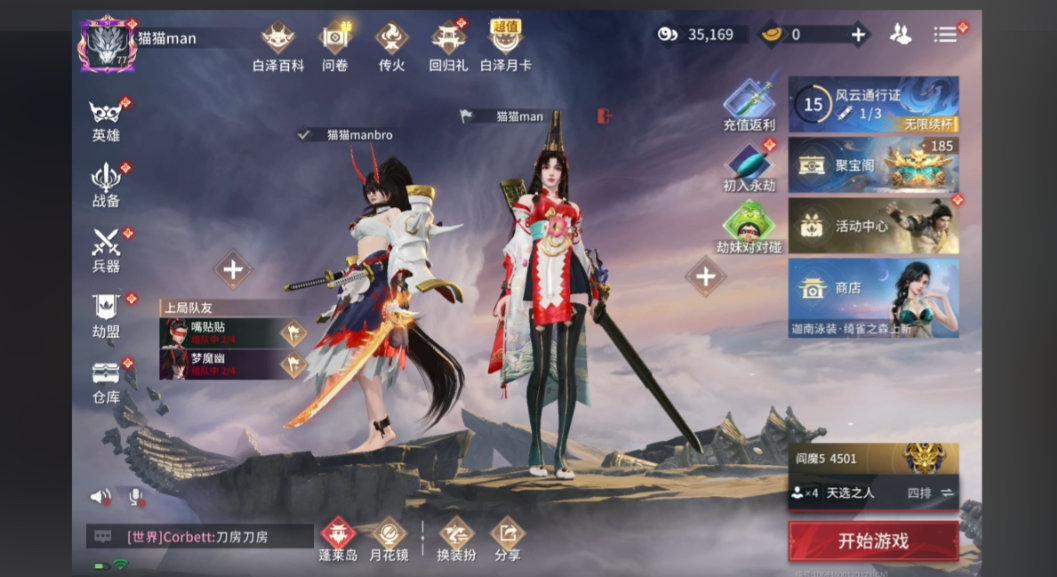This screenshot has height=577, width=1057.
Task: Start the match with 开始游戏 button
Action: (873, 541)
